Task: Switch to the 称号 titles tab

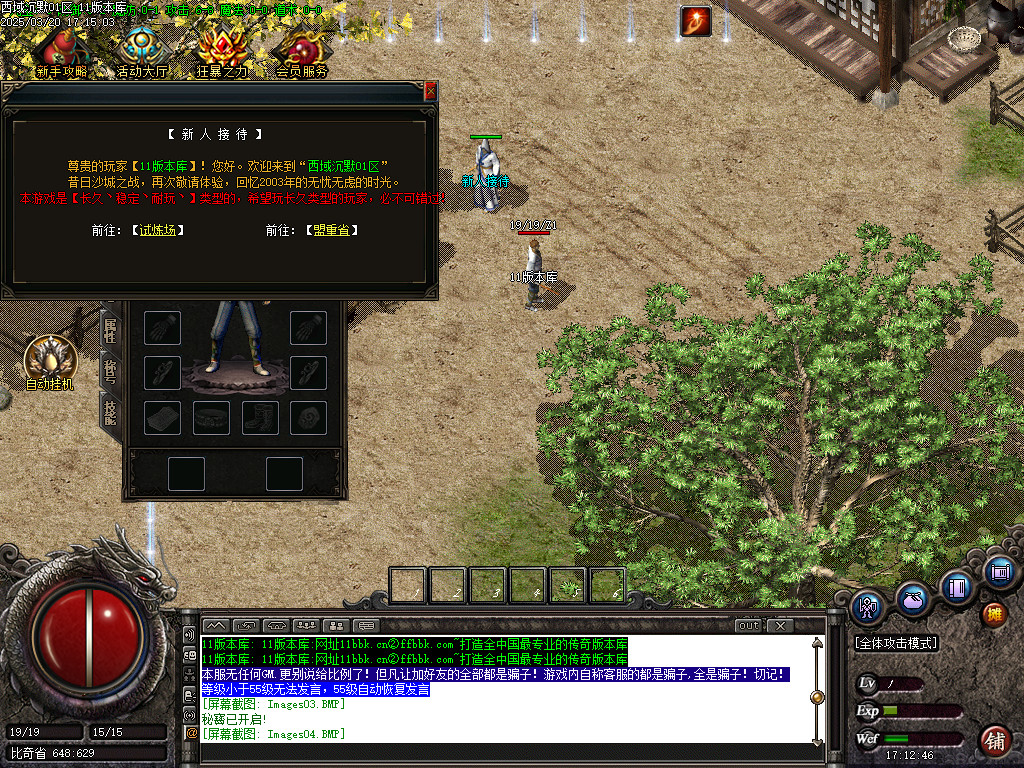Action: pos(110,371)
